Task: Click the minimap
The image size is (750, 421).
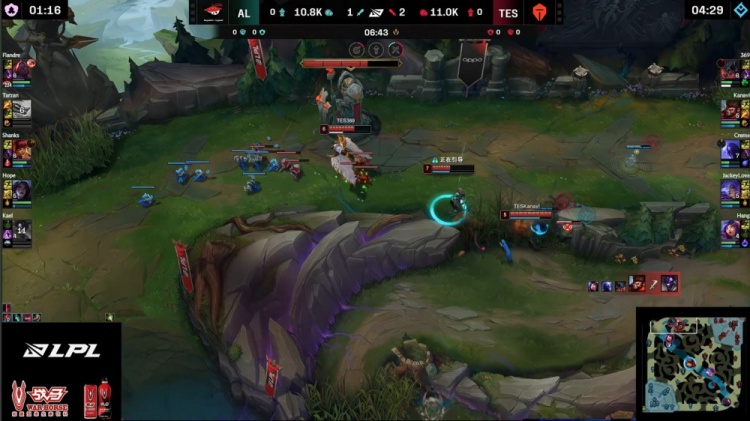Action: [692, 364]
